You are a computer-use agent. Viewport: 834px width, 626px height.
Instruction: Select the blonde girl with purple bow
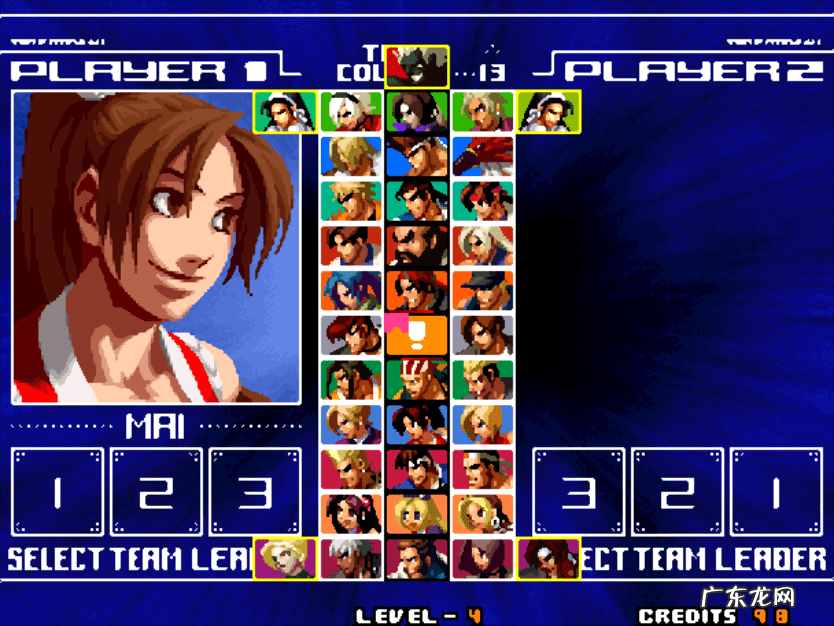416,514
